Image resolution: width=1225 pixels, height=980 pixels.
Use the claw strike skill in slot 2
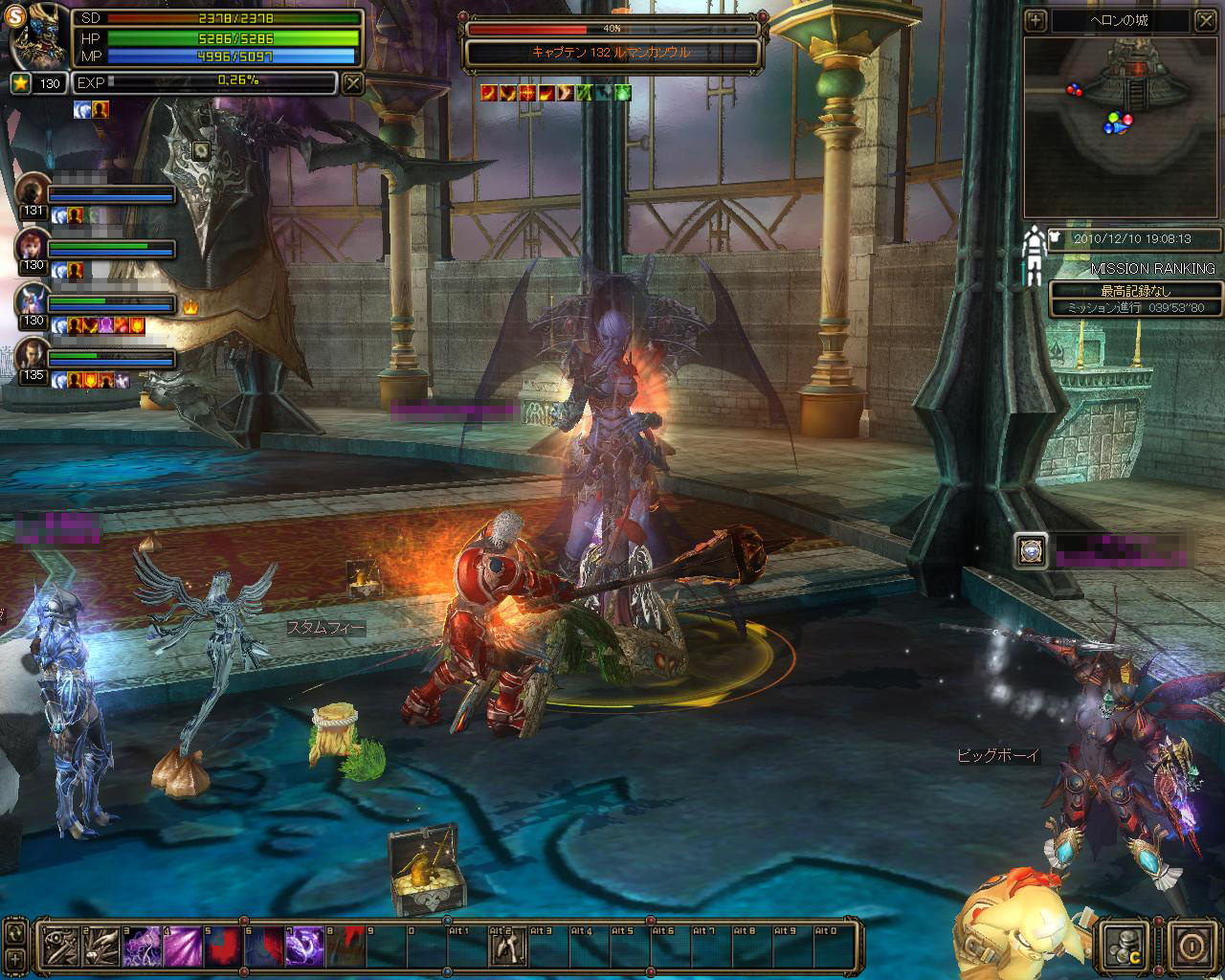100,947
